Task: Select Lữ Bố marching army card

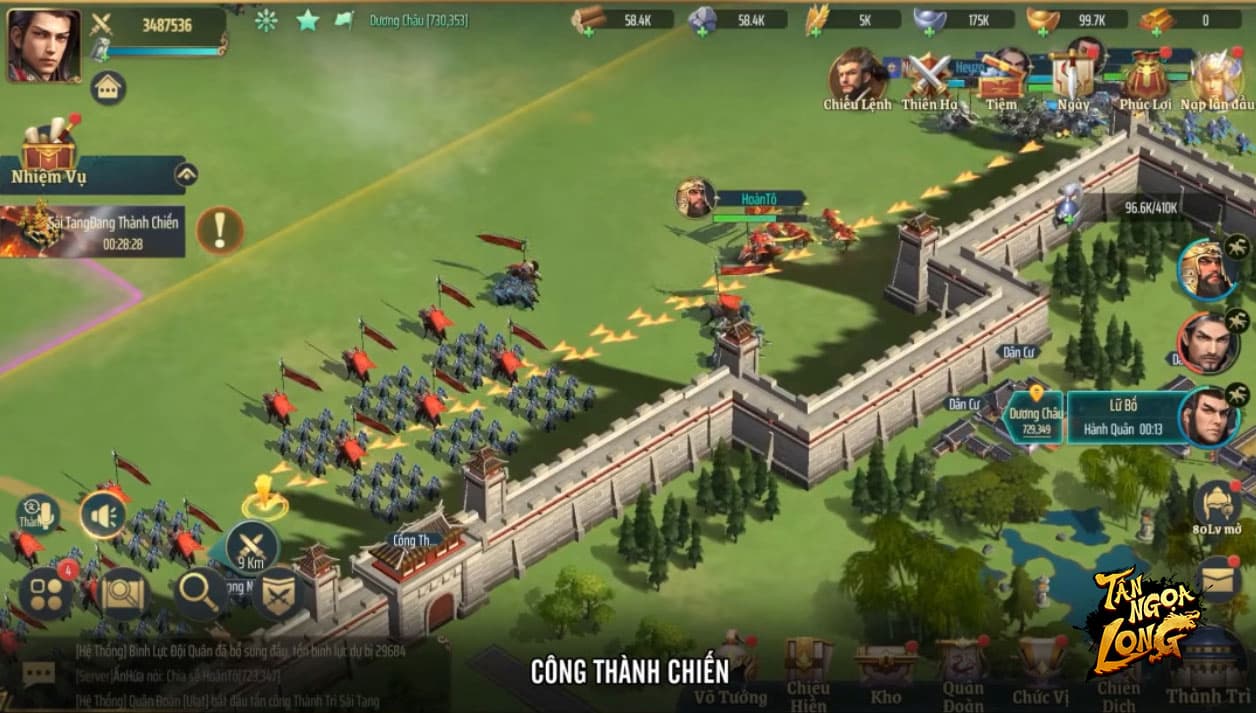Action: (1123, 417)
